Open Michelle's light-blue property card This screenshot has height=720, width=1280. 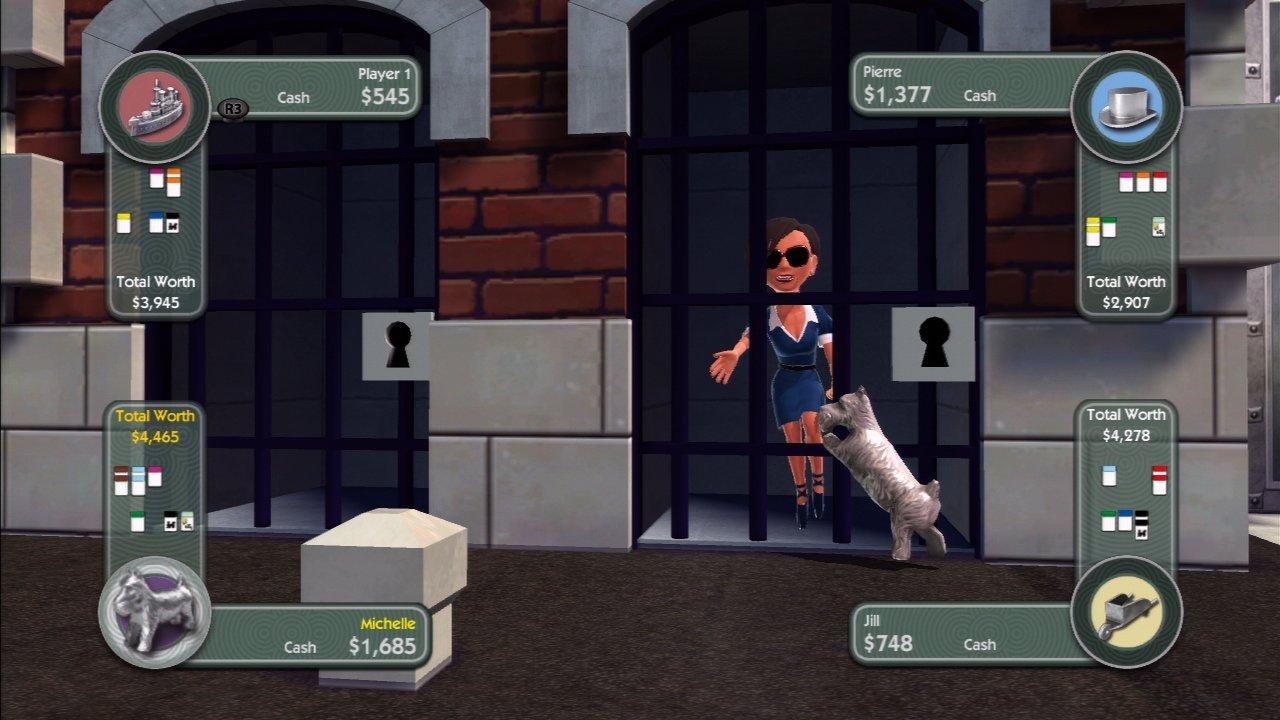pyautogui.click(x=138, y=481)
